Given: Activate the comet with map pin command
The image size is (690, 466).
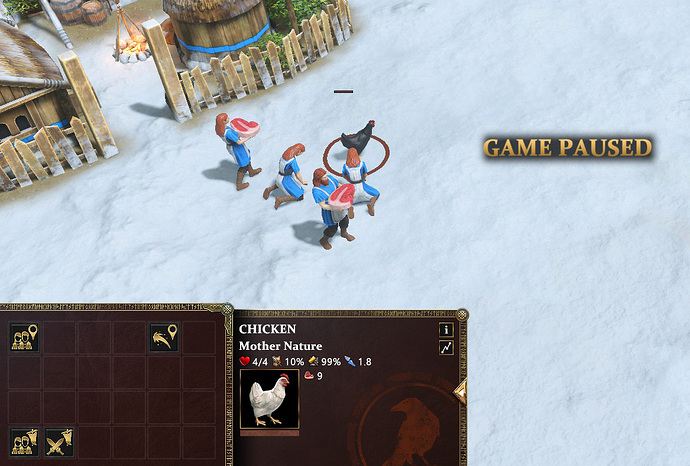Looking at the screenshot, I should pos(164,338).
